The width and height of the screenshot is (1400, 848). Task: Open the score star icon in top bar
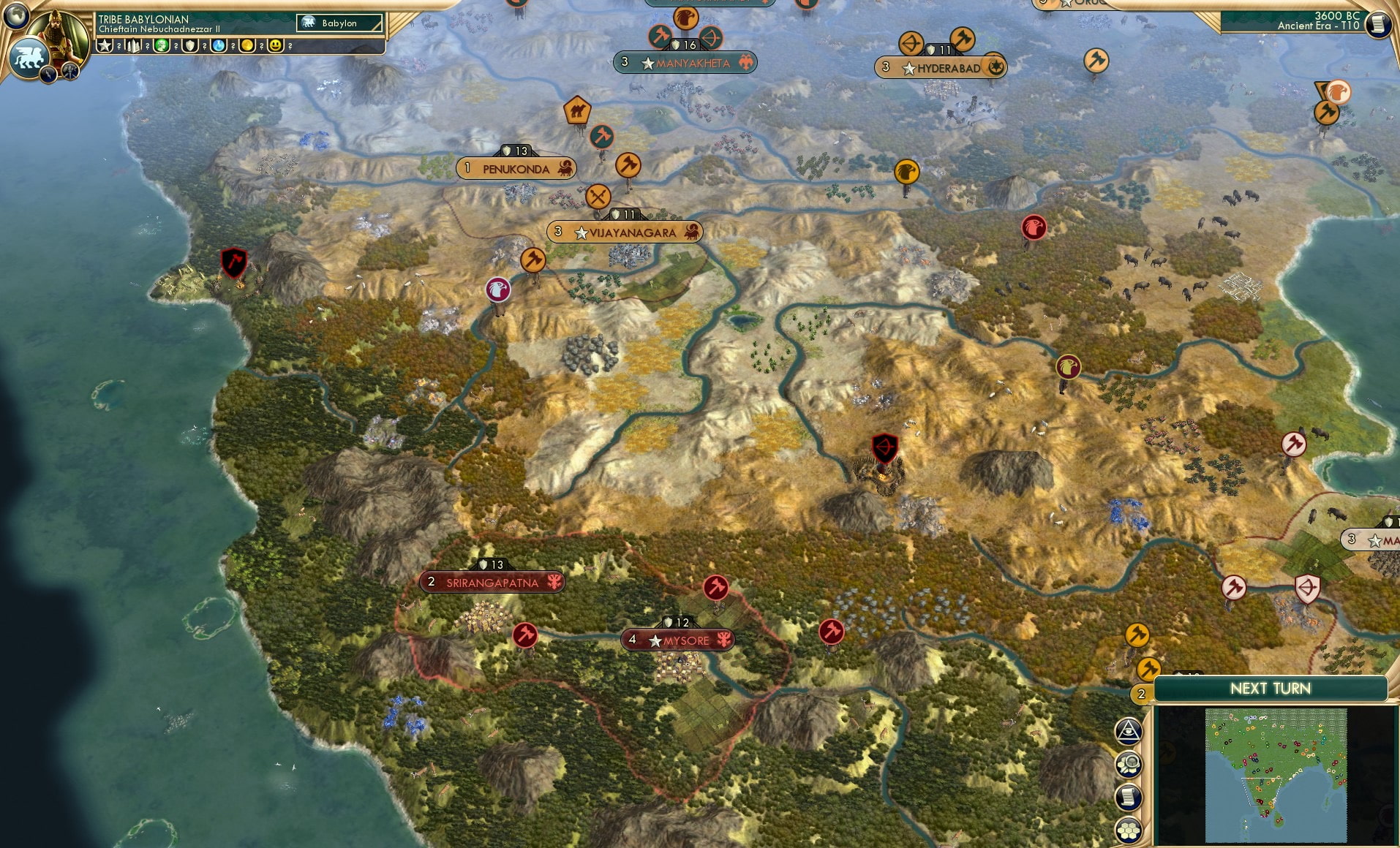[106, 44]
